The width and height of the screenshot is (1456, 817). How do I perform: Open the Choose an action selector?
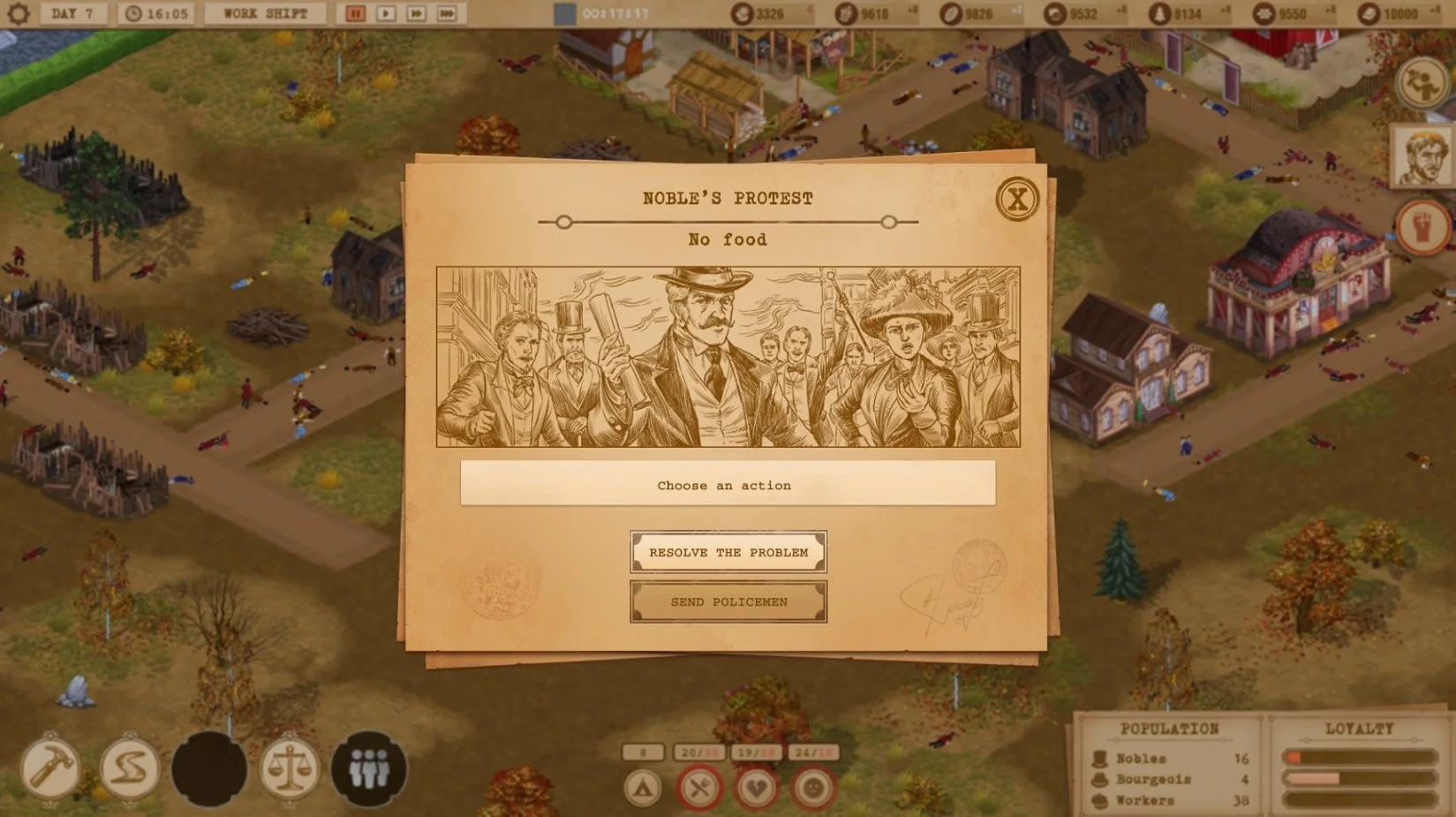(x=727, y=485)
